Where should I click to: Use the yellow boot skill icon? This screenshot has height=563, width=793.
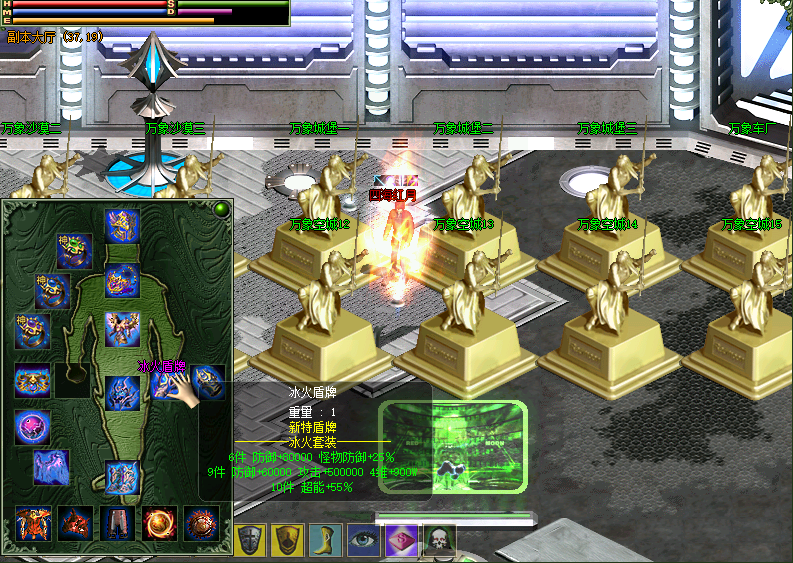tap(326, 540)
